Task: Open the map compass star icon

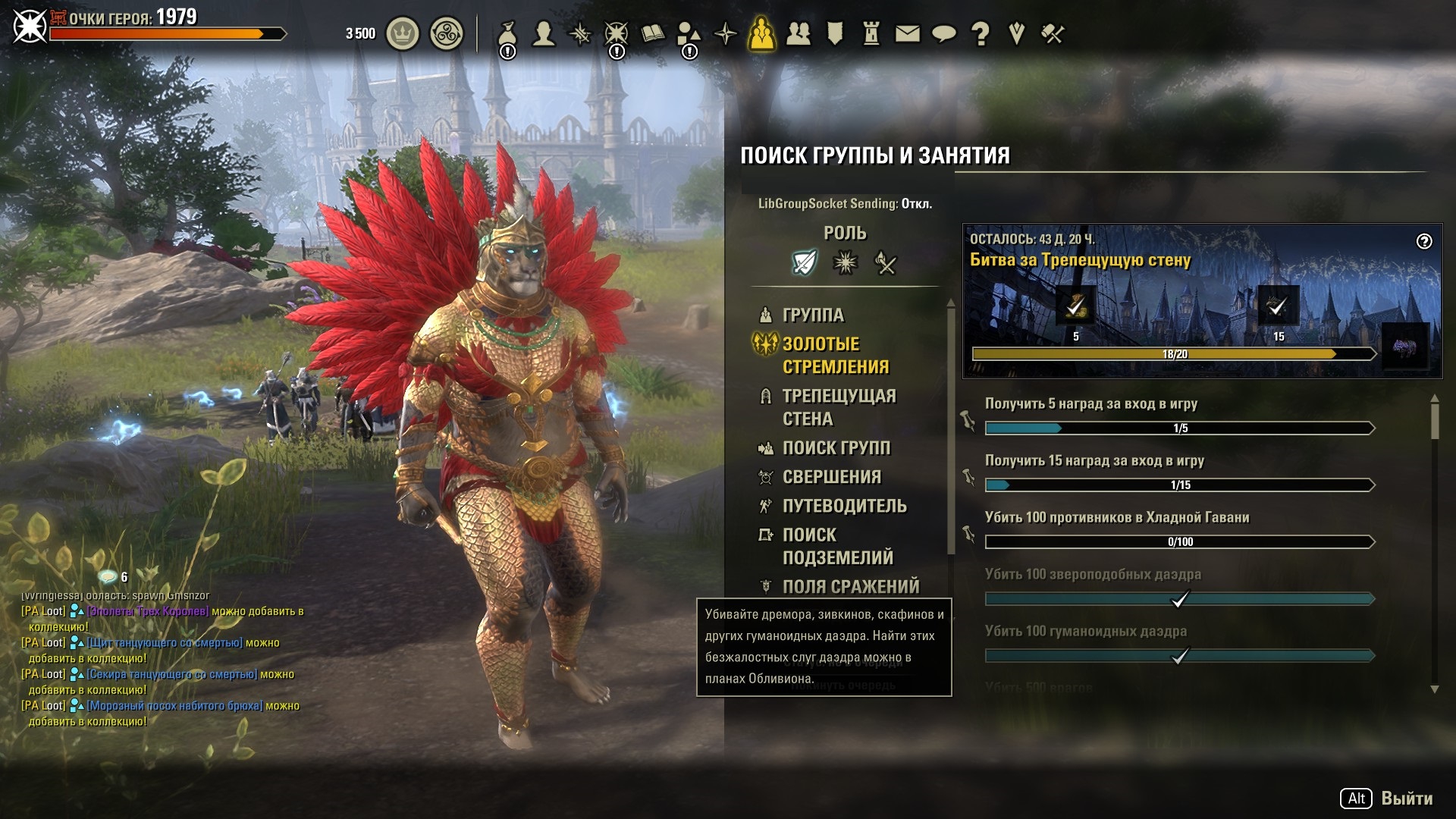Action: 726,34
